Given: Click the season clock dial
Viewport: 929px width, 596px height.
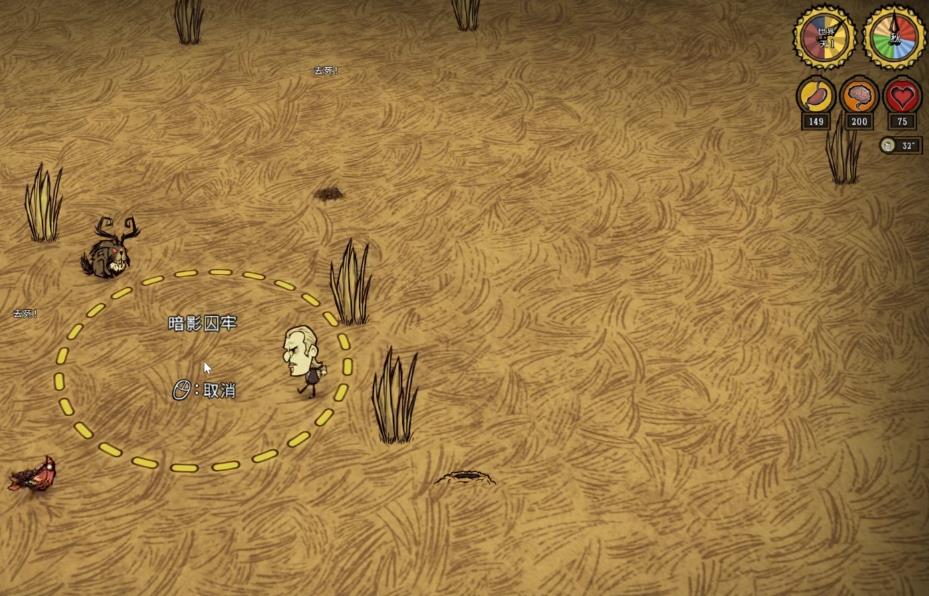Looking at the screenshot, I should 894,38.
